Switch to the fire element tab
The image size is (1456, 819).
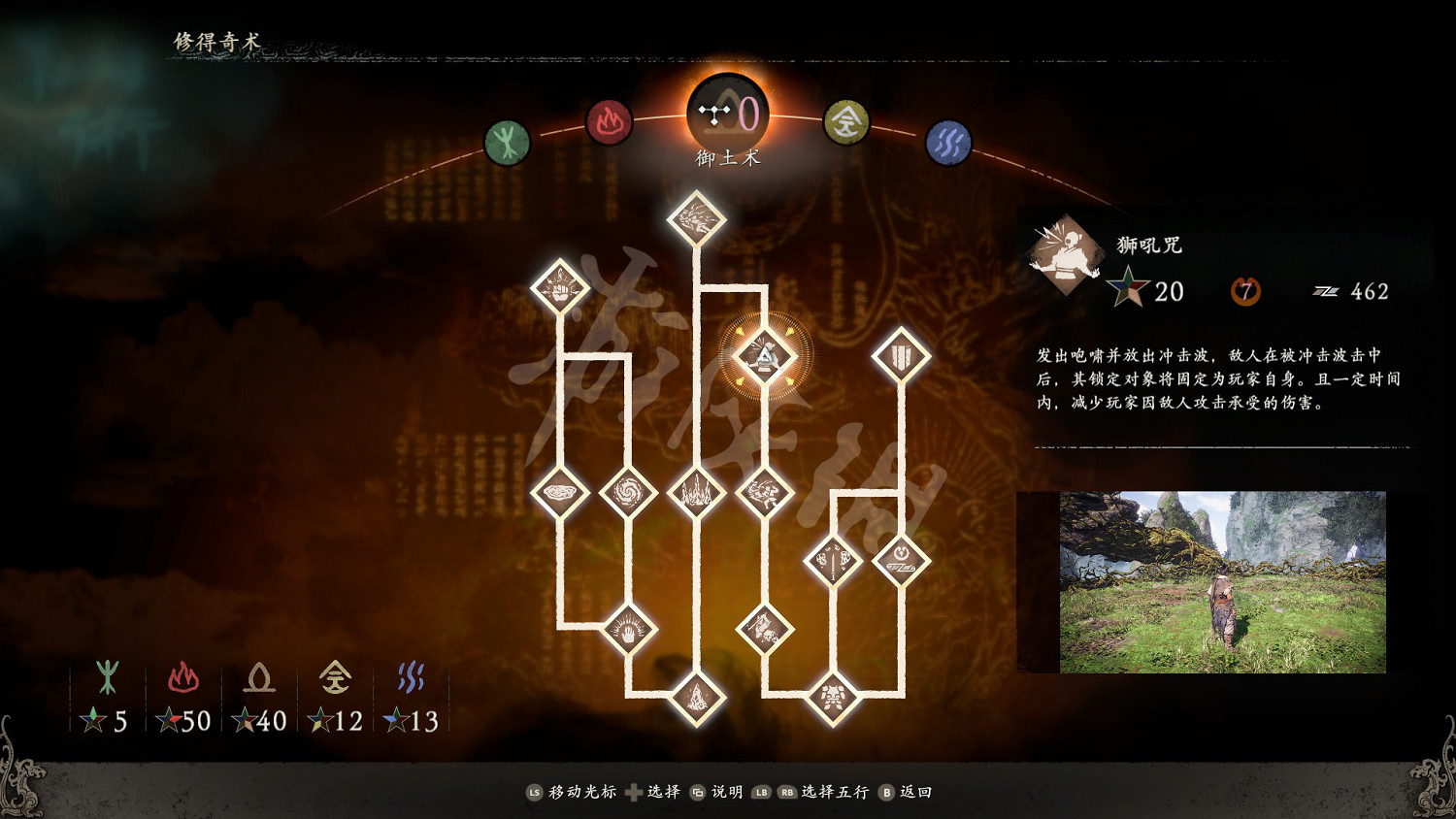pos(609,124)
